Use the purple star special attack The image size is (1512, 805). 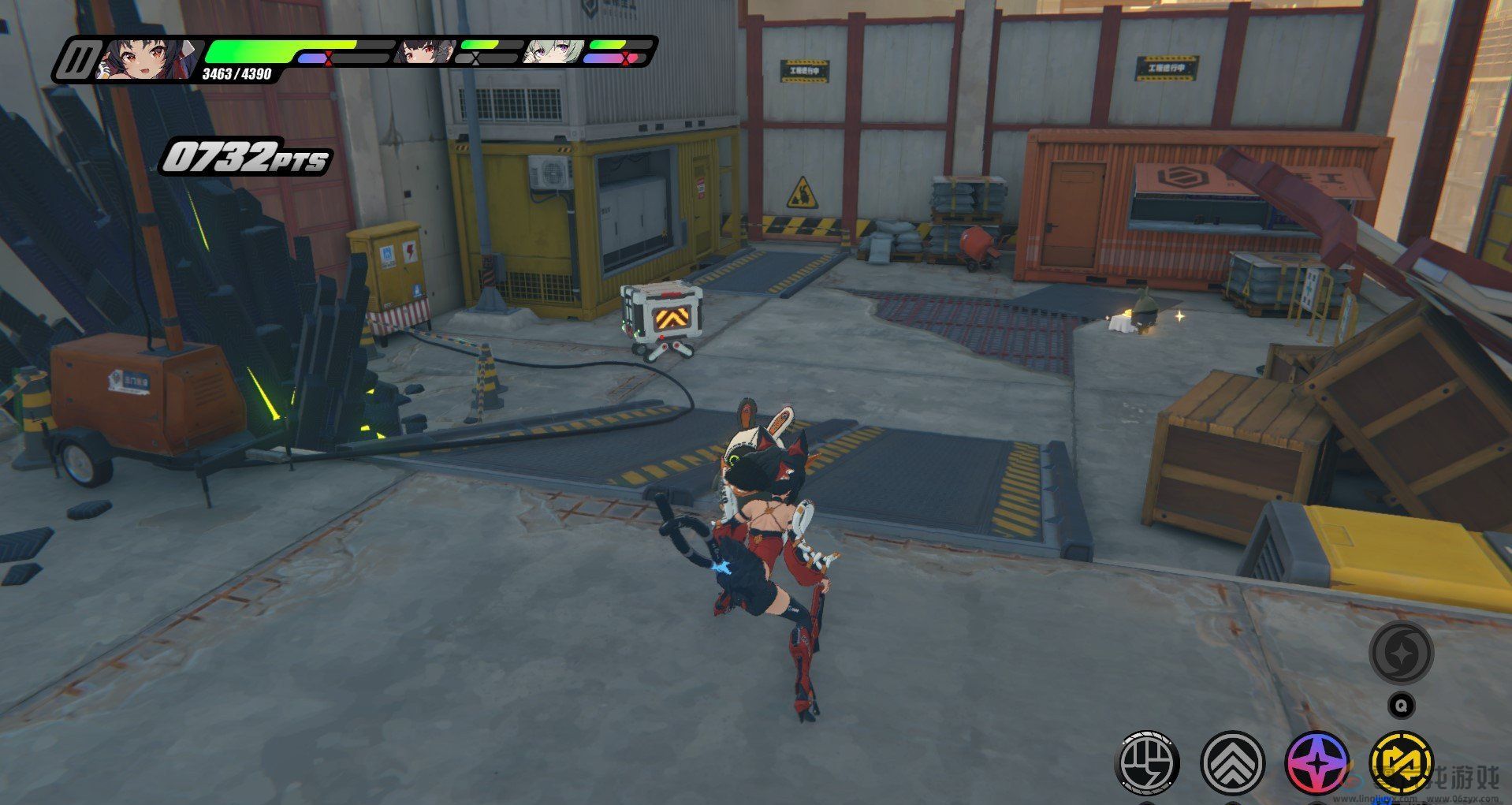click(1317, 763)
